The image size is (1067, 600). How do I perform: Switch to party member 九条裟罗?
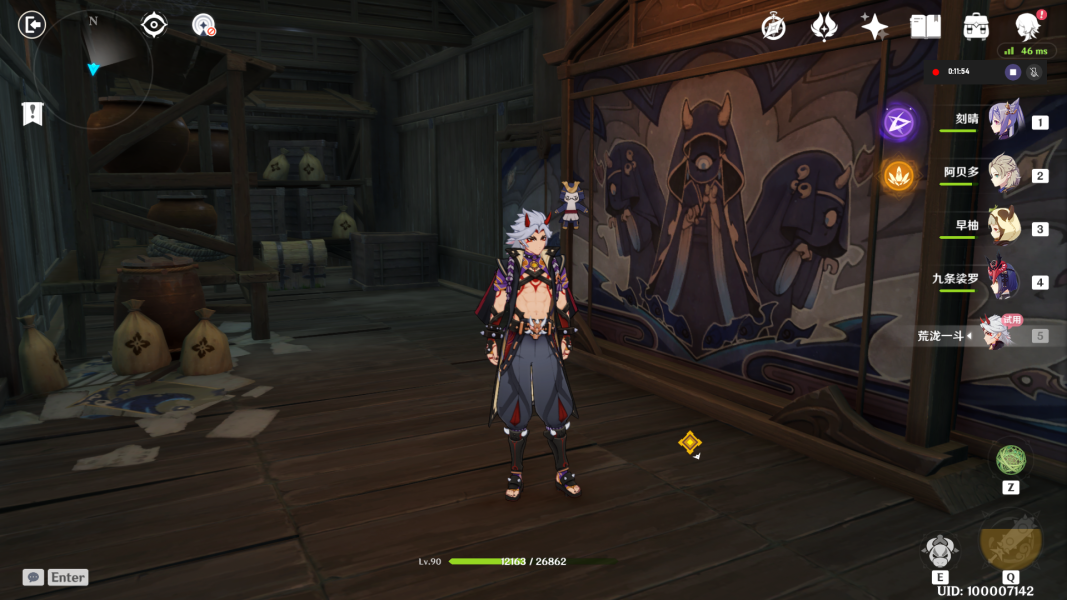[x=1003, y=281]
